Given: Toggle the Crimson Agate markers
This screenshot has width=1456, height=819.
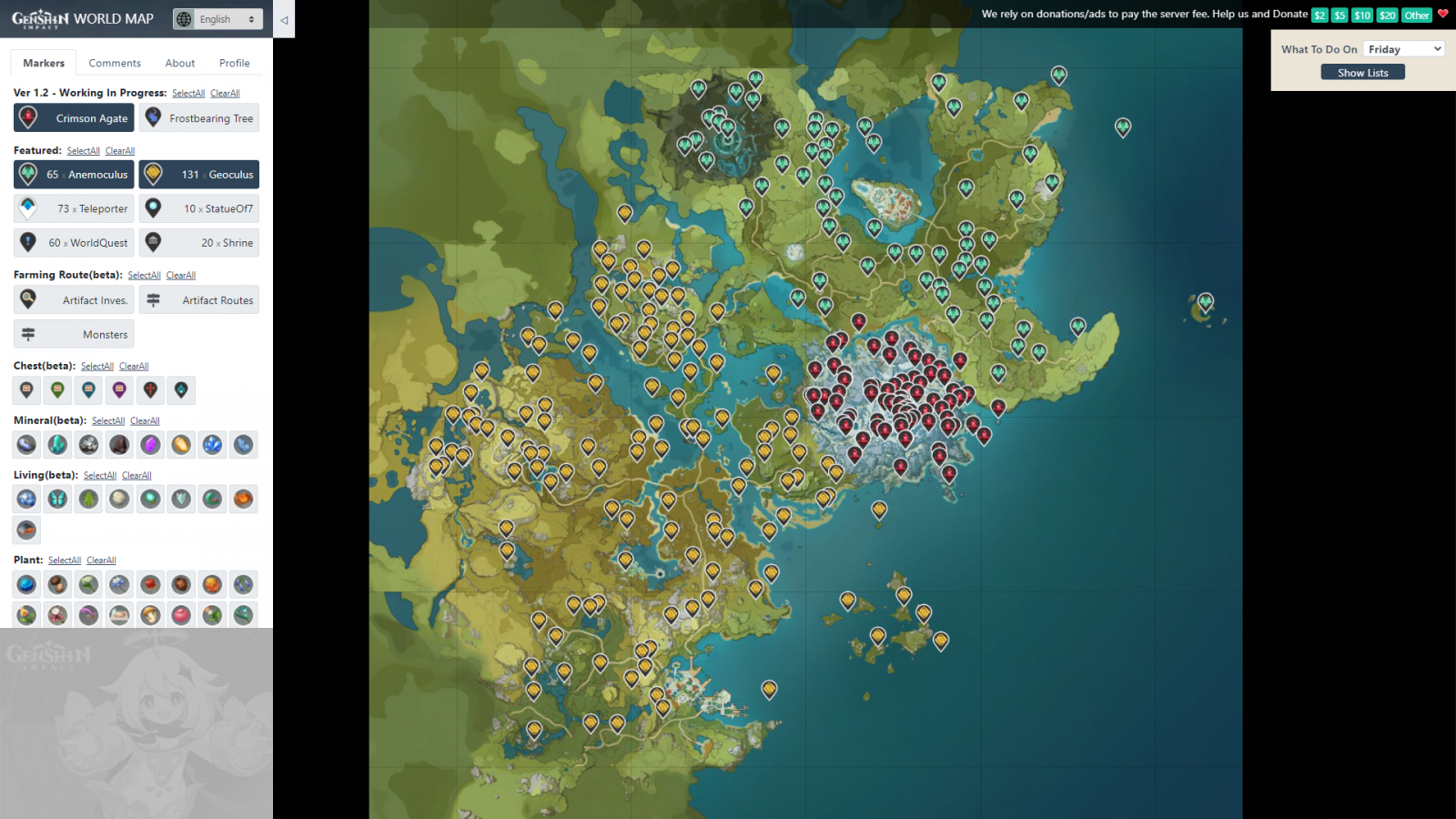Looking at the screenshot, I should pyautogui.click(x=74, y=118).
